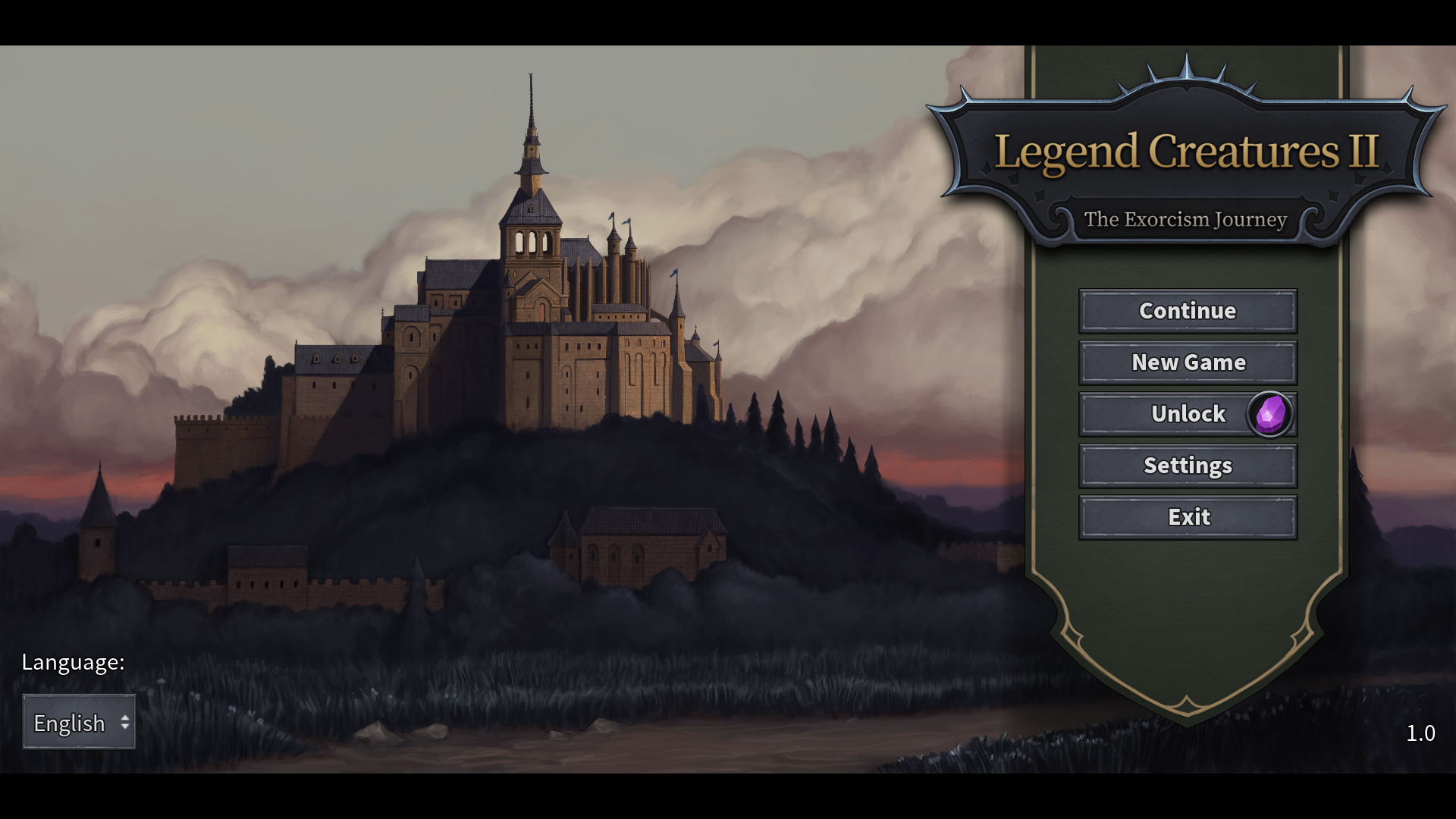Image resolution: width=1456 pixels, height=819 pixels.
Task: Open the language selection dropdown
Action: (78, 723)
